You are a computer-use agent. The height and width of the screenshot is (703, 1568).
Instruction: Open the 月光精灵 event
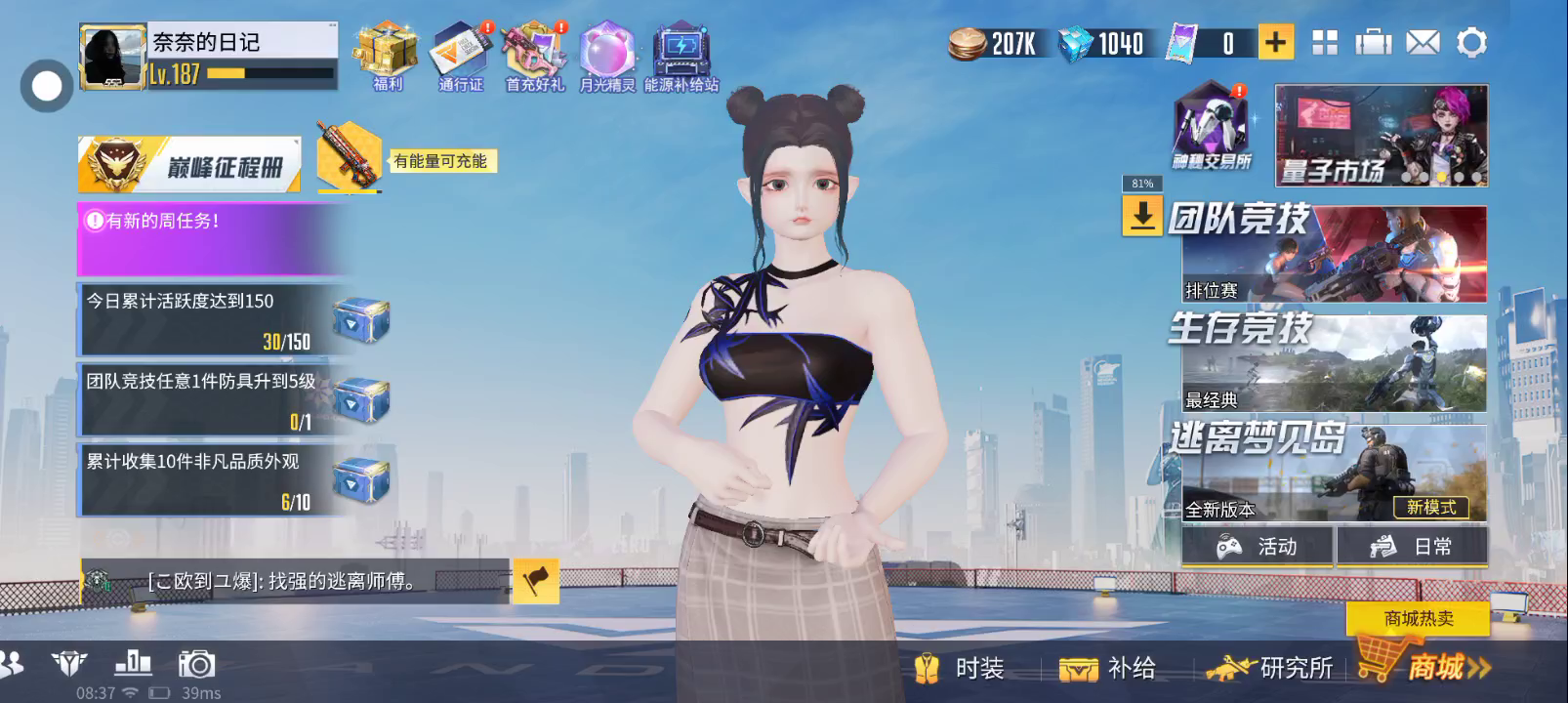click(x=606, y=55)
